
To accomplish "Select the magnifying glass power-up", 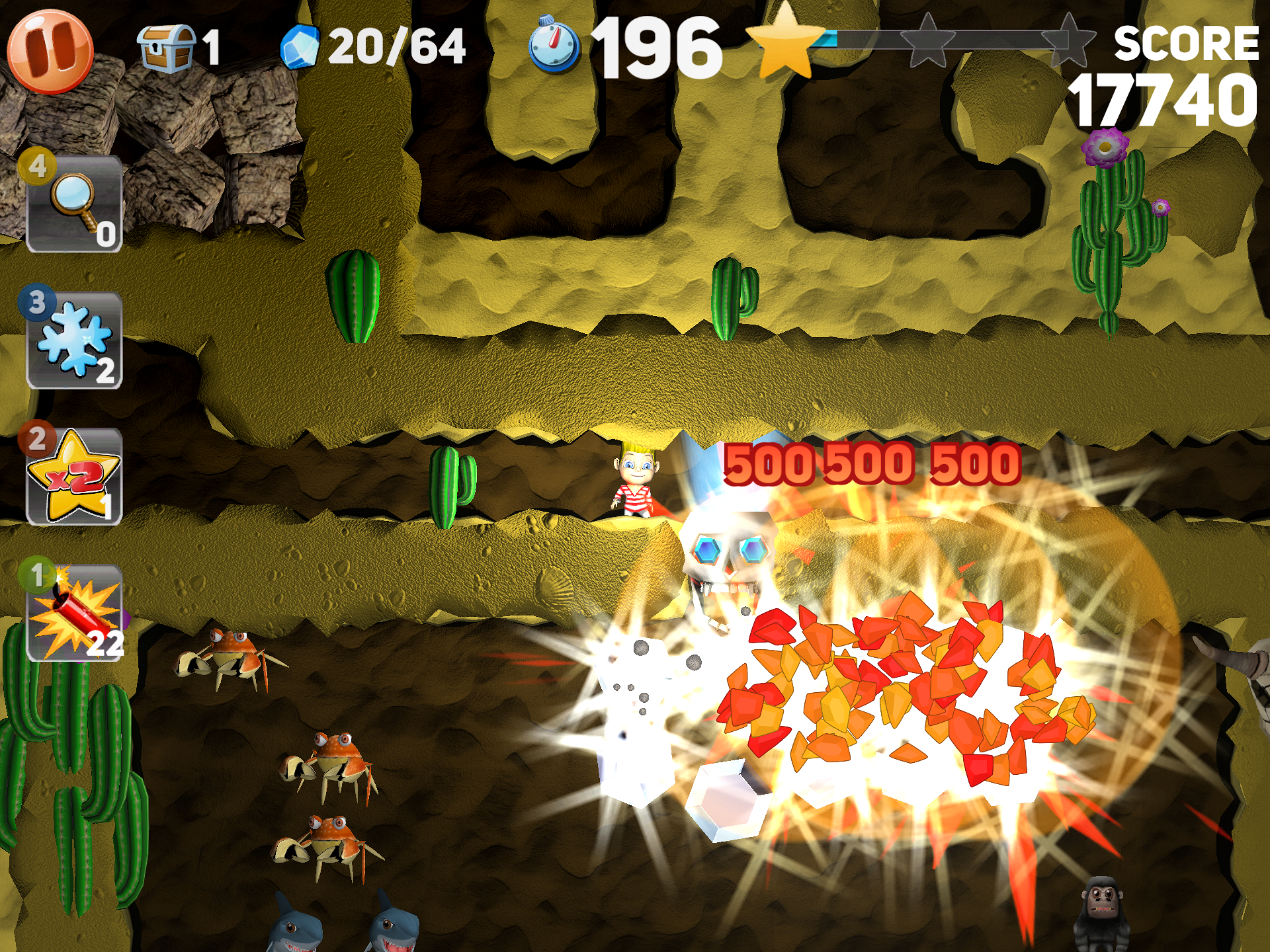I will pos(73,205).
